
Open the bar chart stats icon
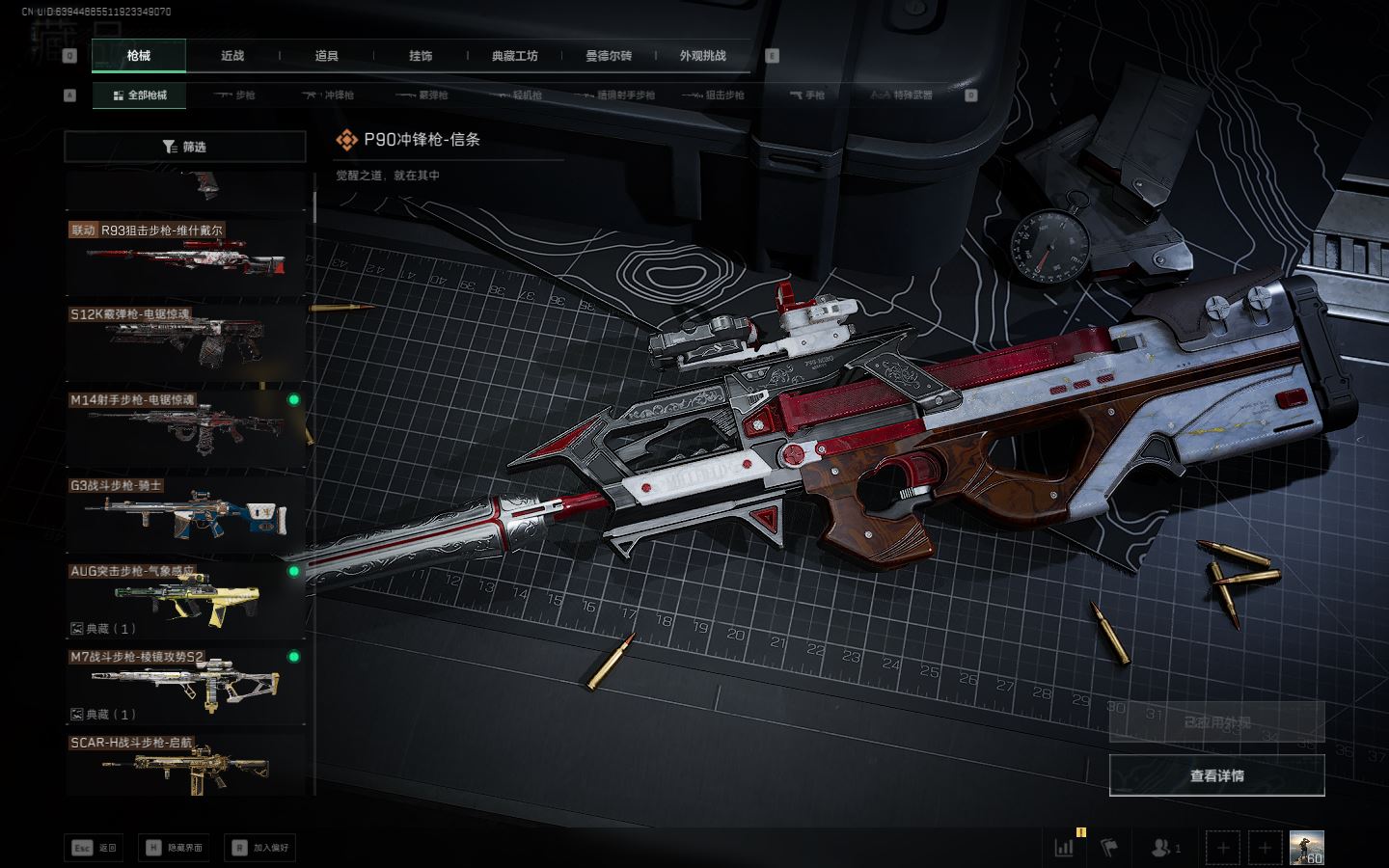click(1065, 848)
